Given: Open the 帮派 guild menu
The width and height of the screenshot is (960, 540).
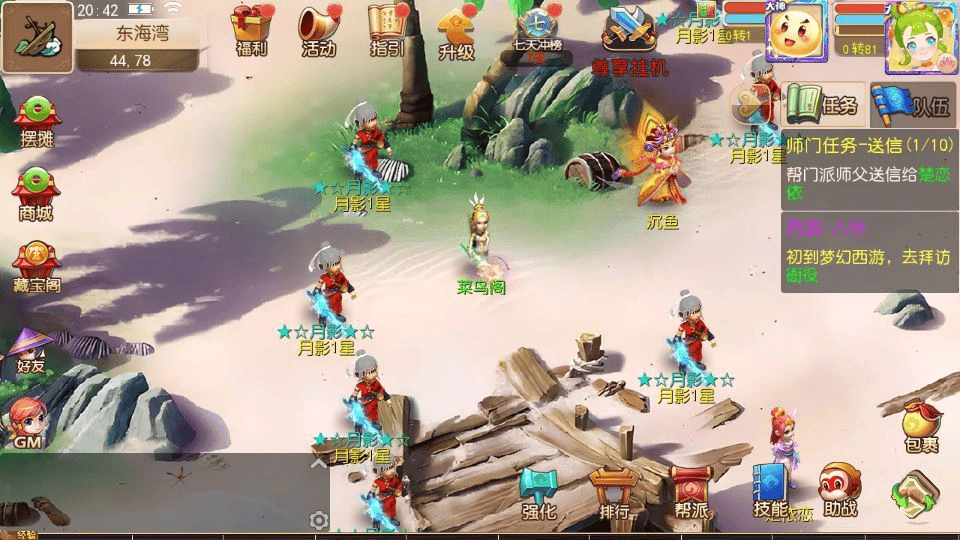Looking at the screenshot, I should tap(690, 492).
